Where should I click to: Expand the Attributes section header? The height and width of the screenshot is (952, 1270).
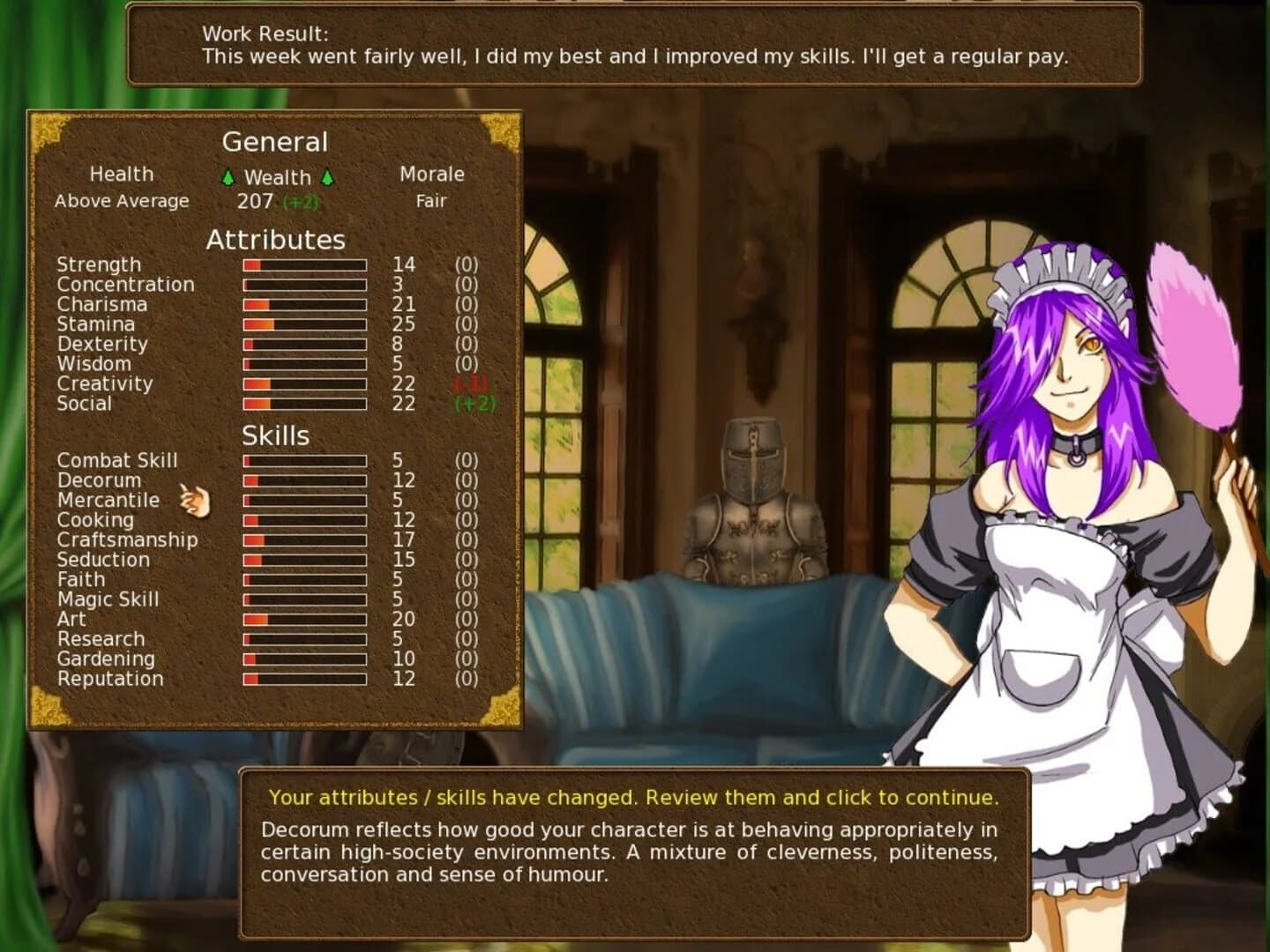click(x=276, y=239)
